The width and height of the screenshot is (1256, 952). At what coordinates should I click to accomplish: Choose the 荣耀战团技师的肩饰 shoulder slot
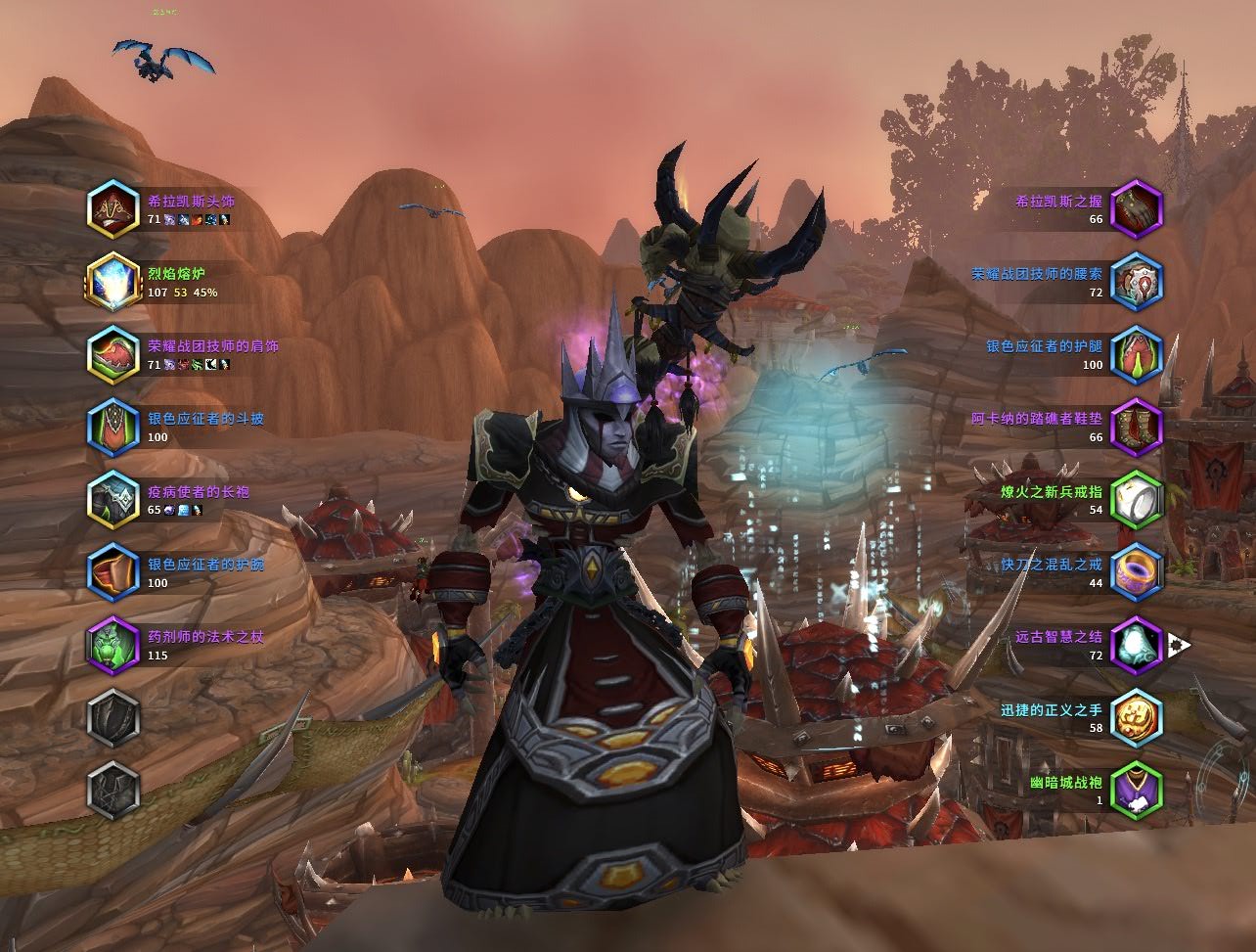pos(113,354)
